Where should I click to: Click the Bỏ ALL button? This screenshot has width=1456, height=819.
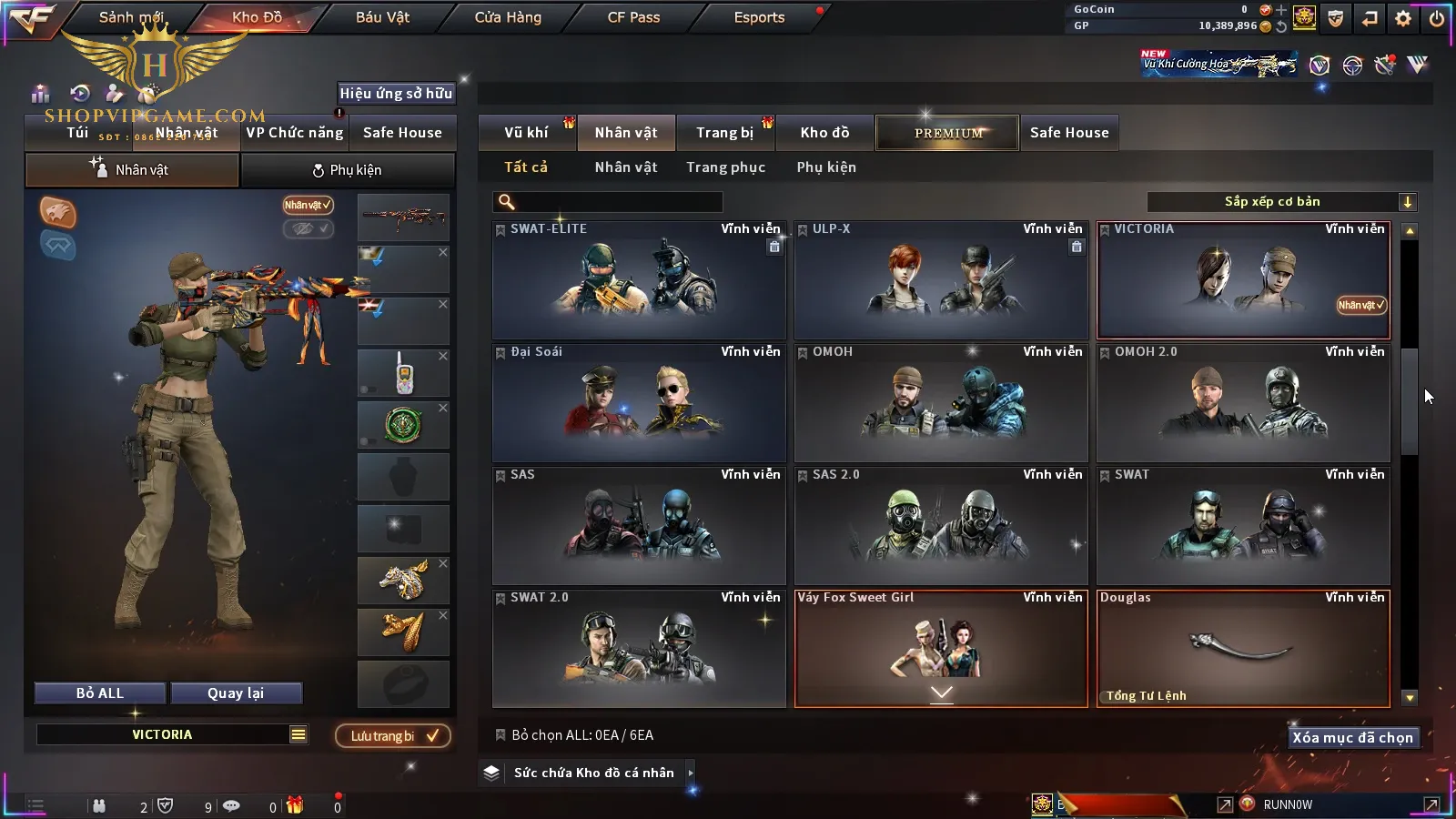point(100,693)
